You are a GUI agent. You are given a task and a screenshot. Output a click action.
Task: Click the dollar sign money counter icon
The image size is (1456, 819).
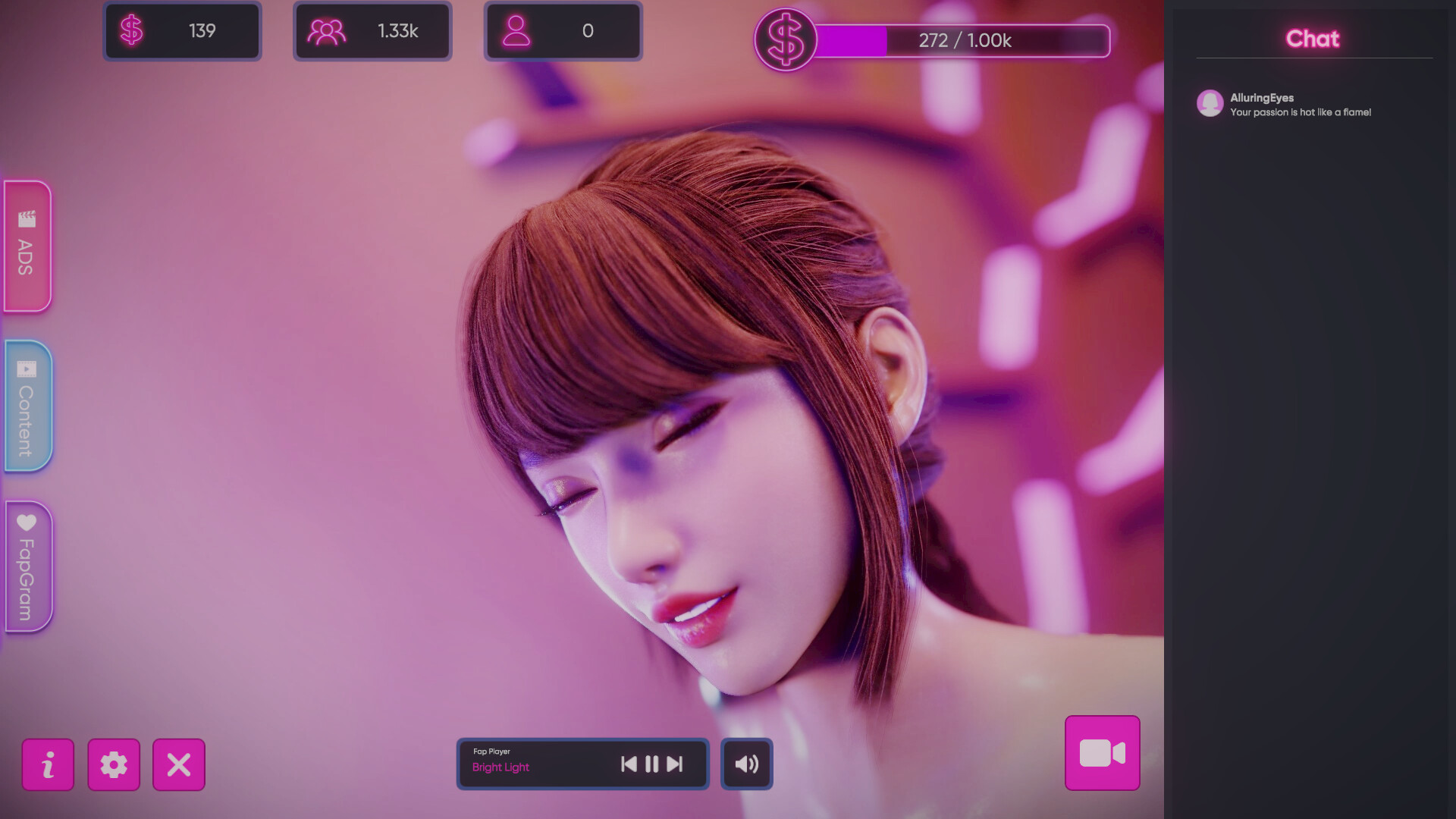click(133, 30)
